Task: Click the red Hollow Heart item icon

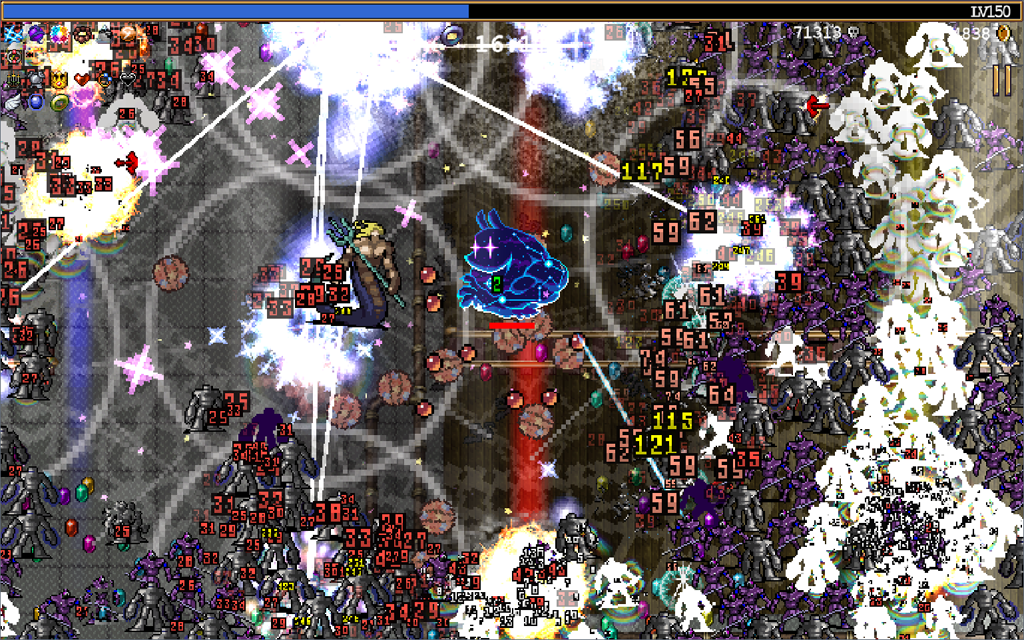Action: (82, 79)
